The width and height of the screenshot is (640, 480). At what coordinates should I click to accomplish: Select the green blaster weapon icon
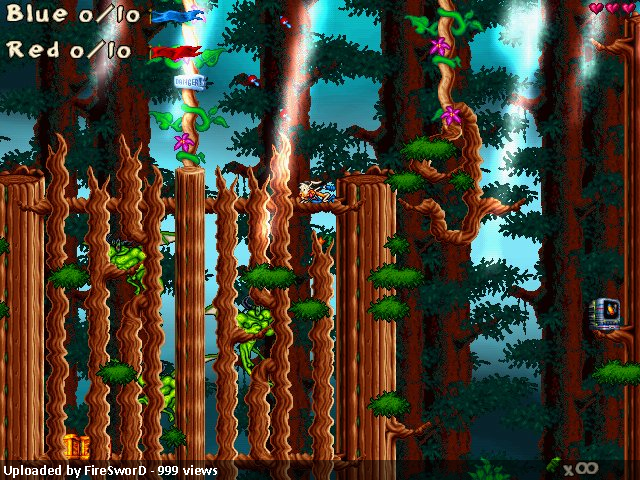(551, 465)
